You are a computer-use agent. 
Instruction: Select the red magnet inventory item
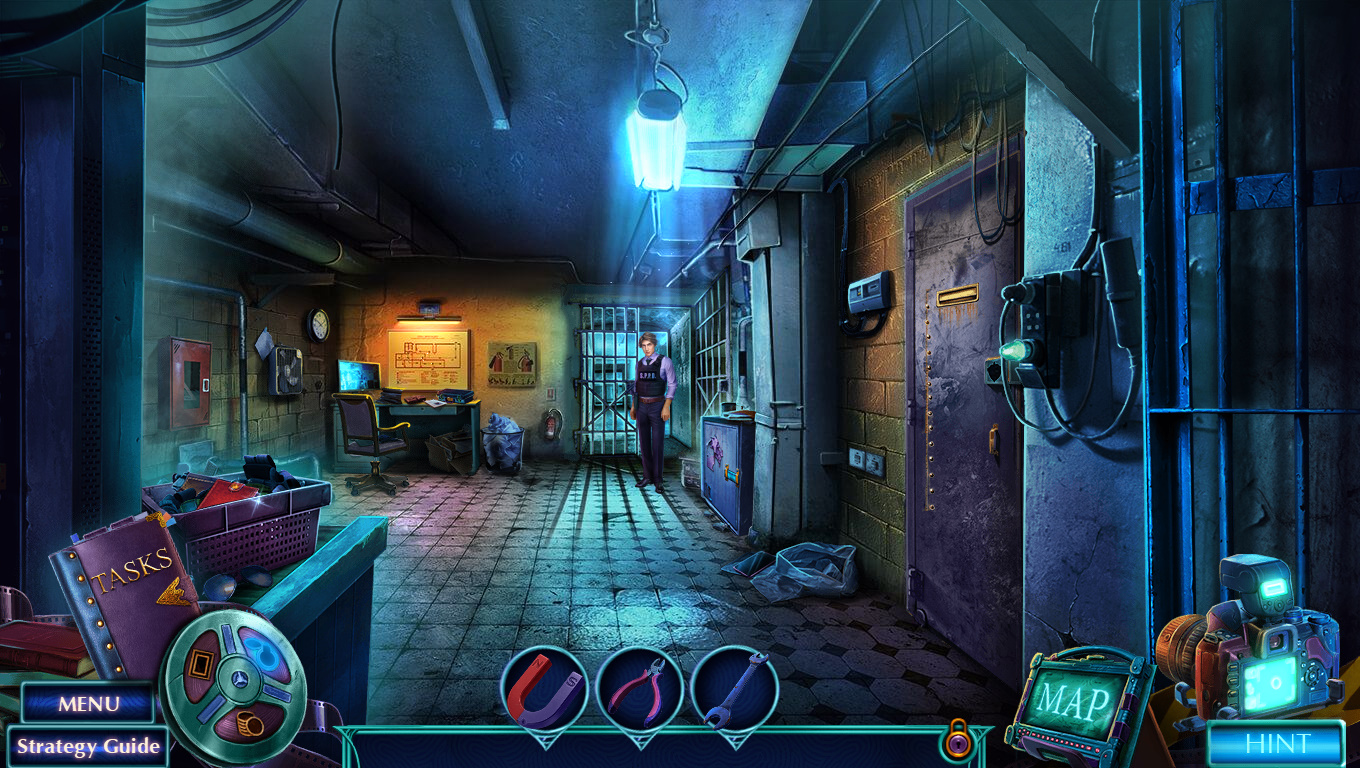pos(544,689)
